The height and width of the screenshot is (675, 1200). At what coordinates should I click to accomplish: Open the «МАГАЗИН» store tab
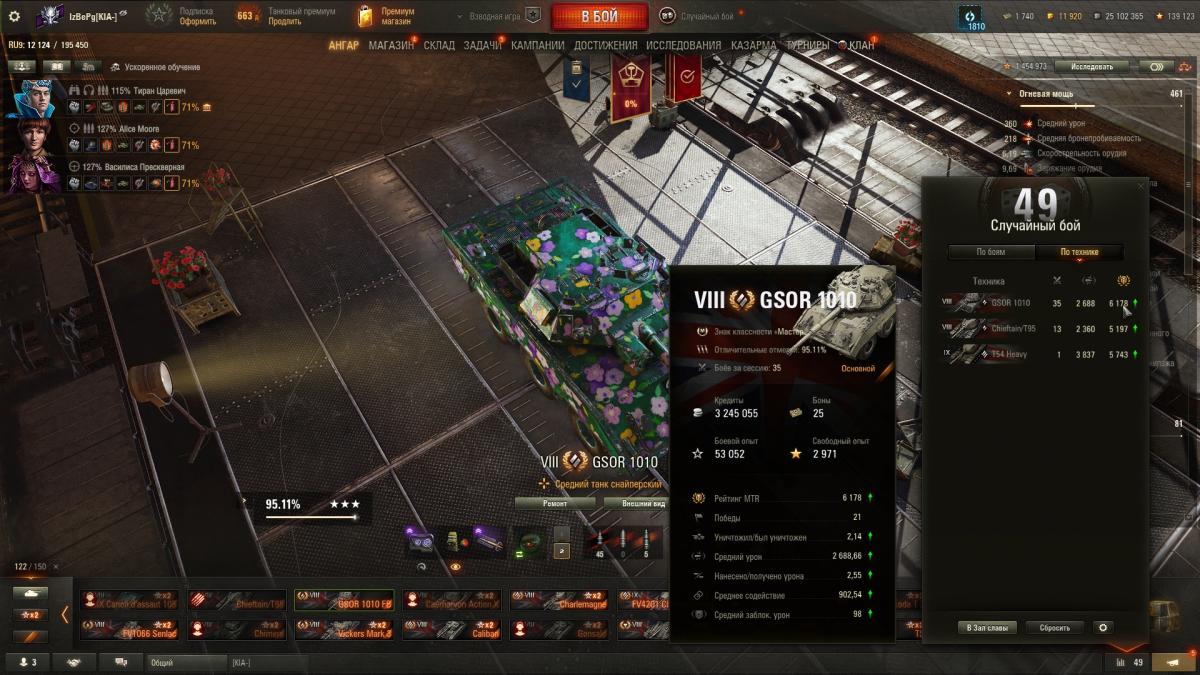click(x=391, y=46)
